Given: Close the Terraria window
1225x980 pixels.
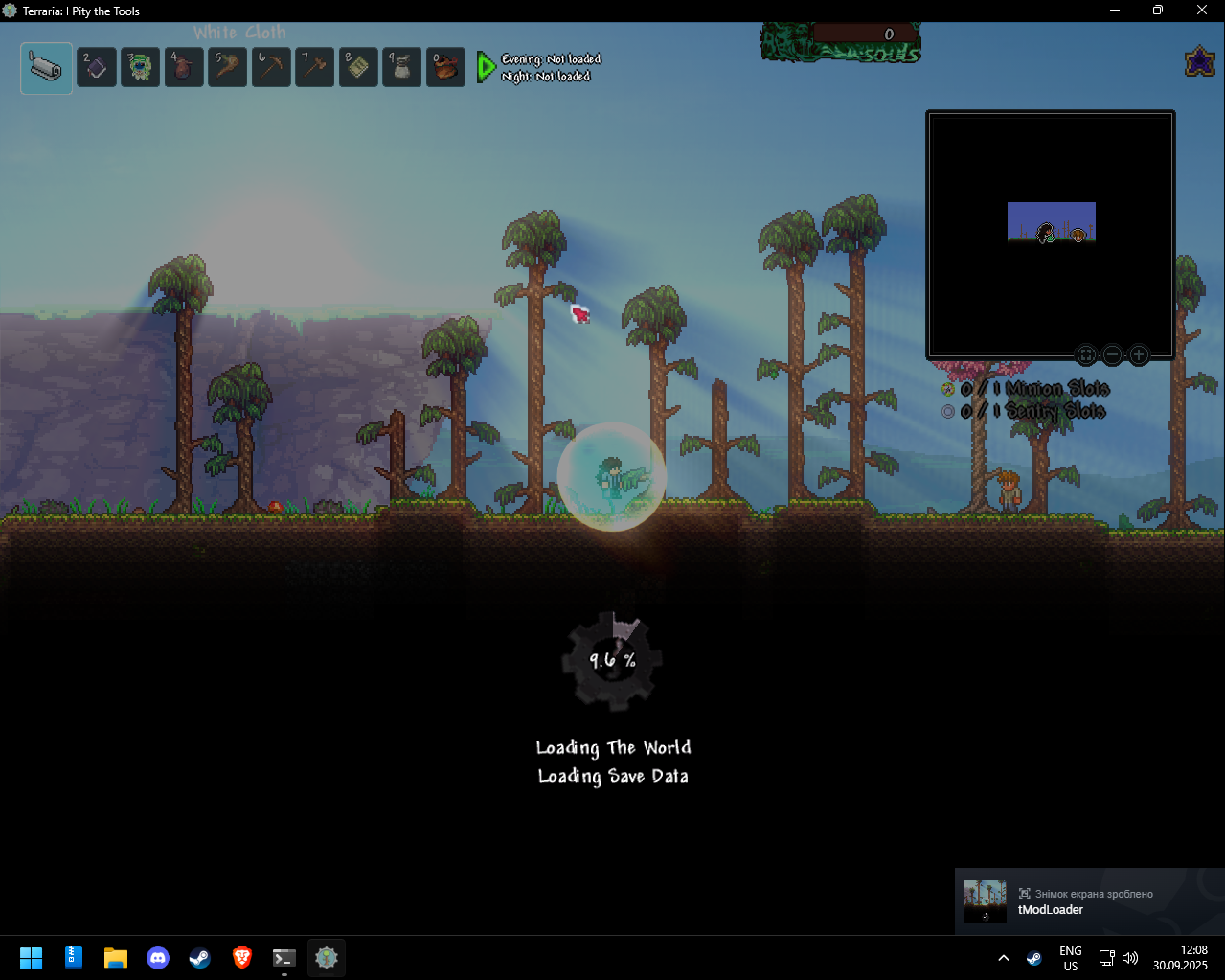Looking at the screenshot, I should pos(1202,11).
